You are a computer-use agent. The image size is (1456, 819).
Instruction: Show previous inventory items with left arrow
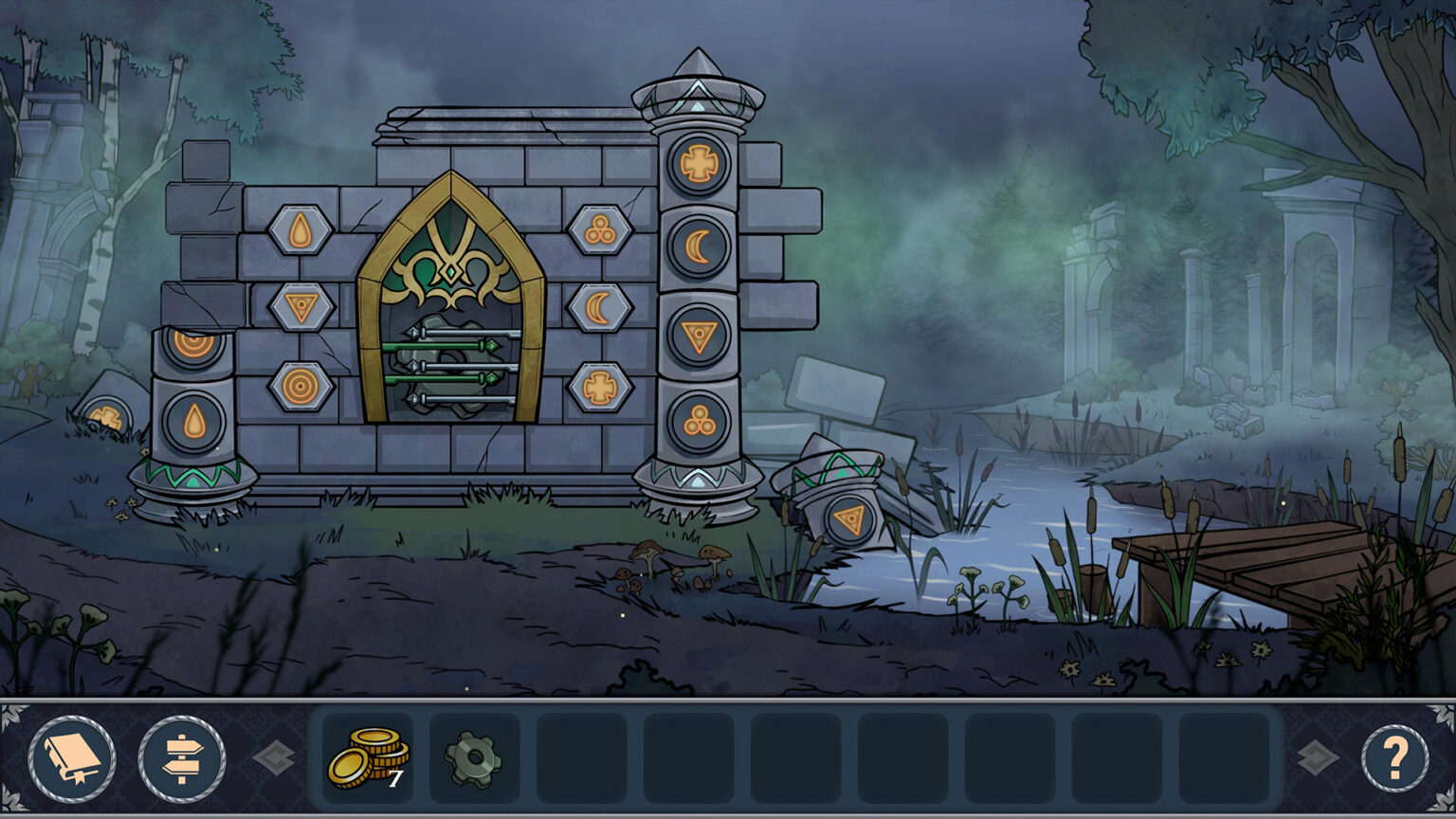click(274, 758)
